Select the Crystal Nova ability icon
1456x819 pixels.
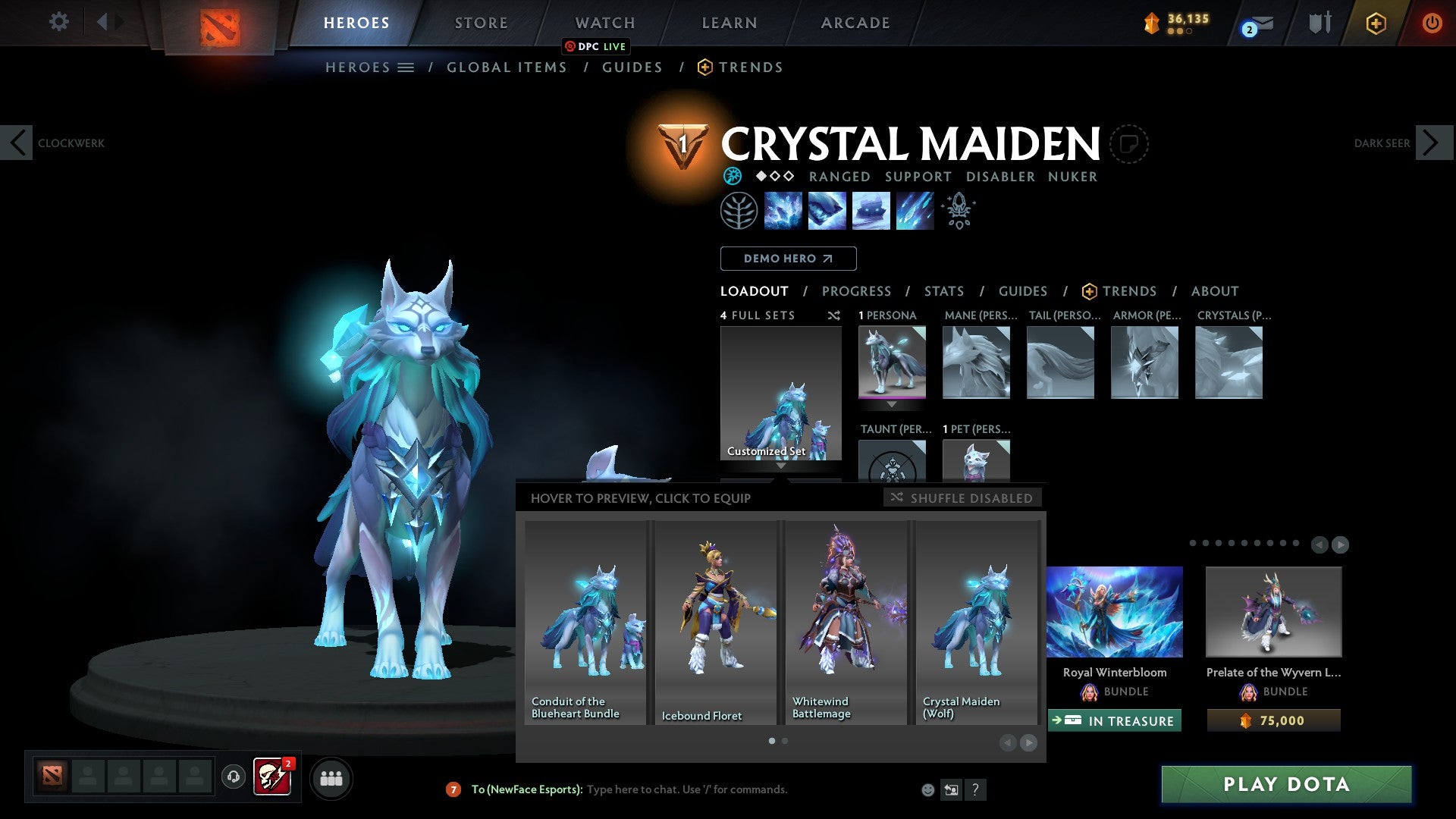point(783,211)
